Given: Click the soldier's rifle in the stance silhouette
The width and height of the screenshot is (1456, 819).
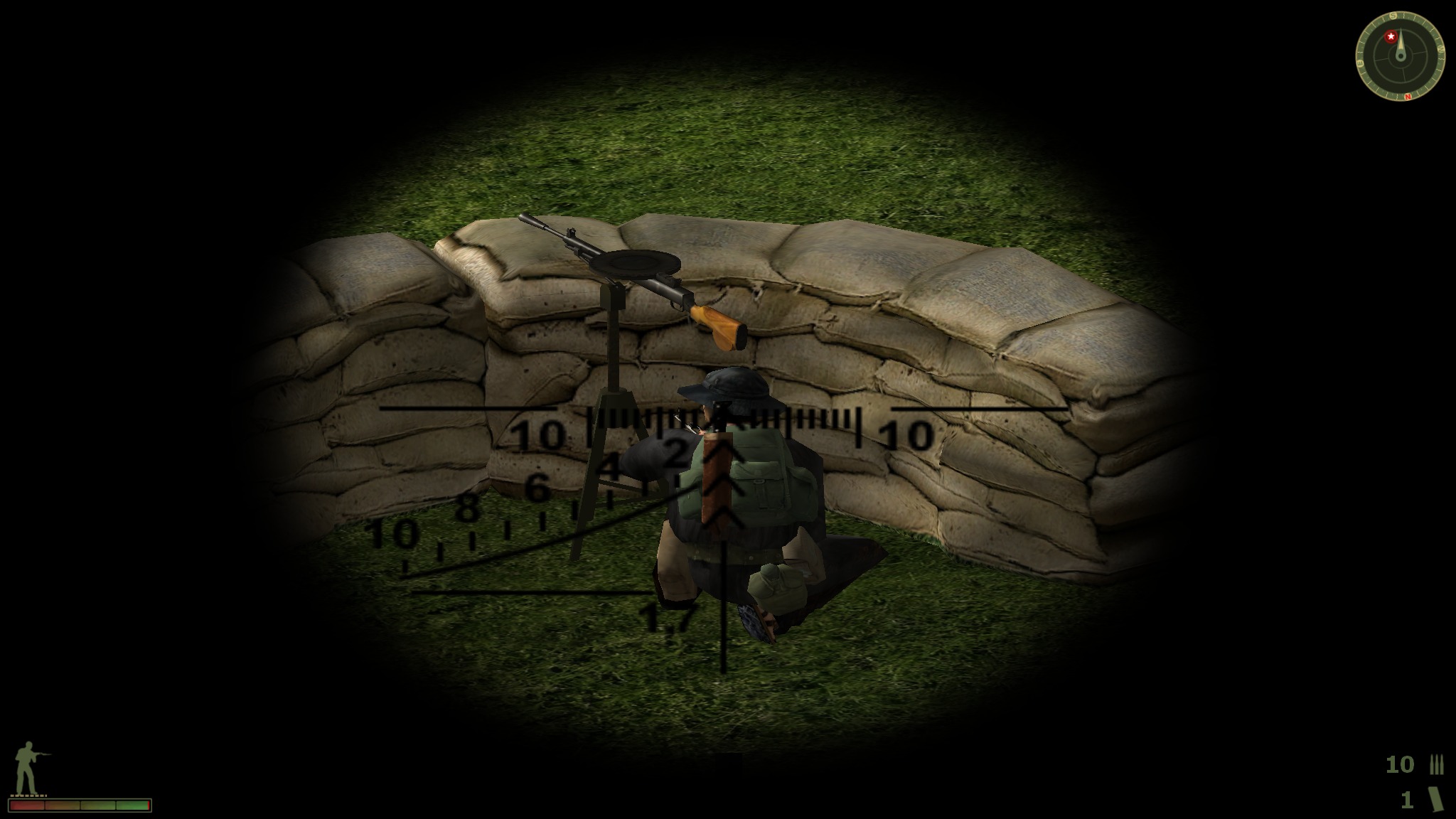Looking at the screenshot, I should coord(41,755).
